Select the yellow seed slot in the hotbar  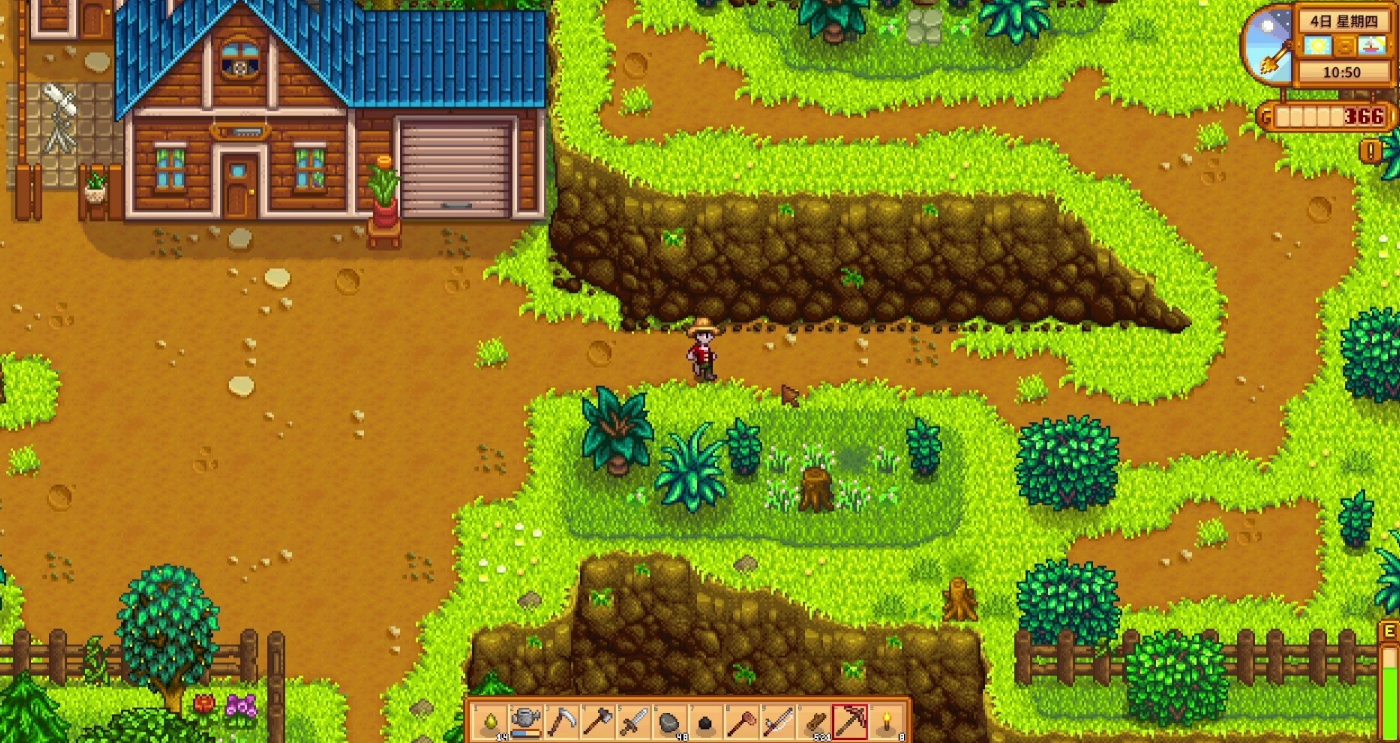tap(490, 721)
